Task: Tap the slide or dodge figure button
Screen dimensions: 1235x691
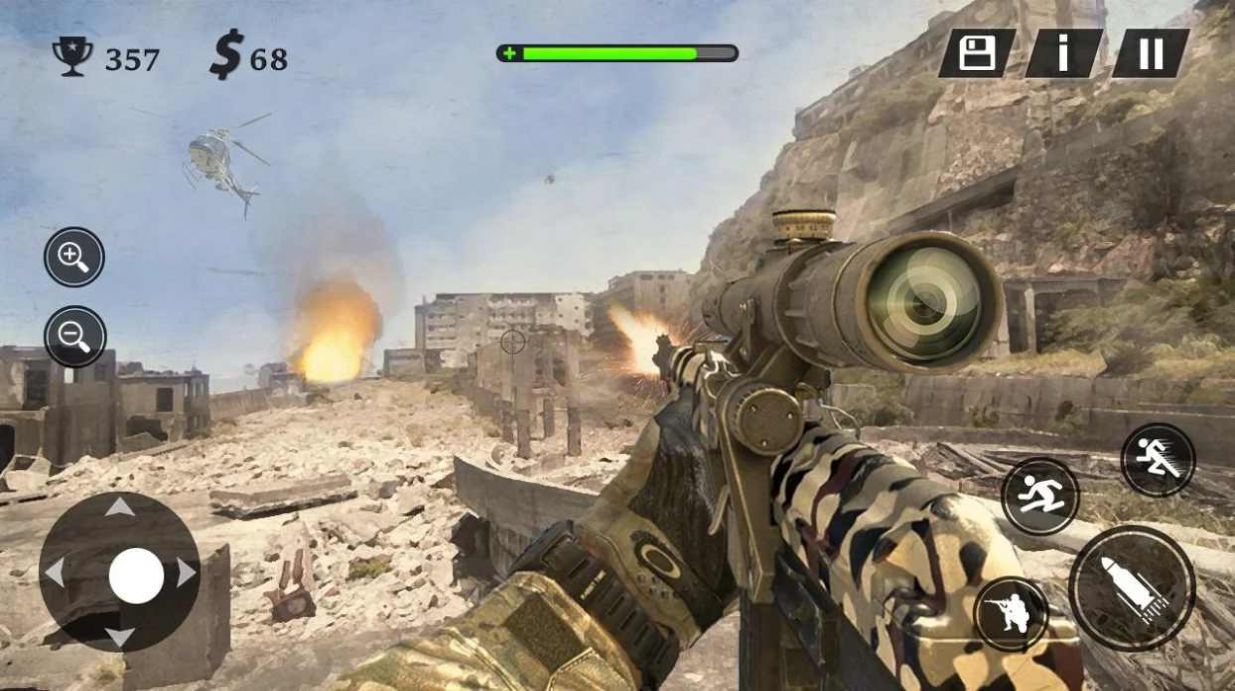Action: pos(1040,496)
